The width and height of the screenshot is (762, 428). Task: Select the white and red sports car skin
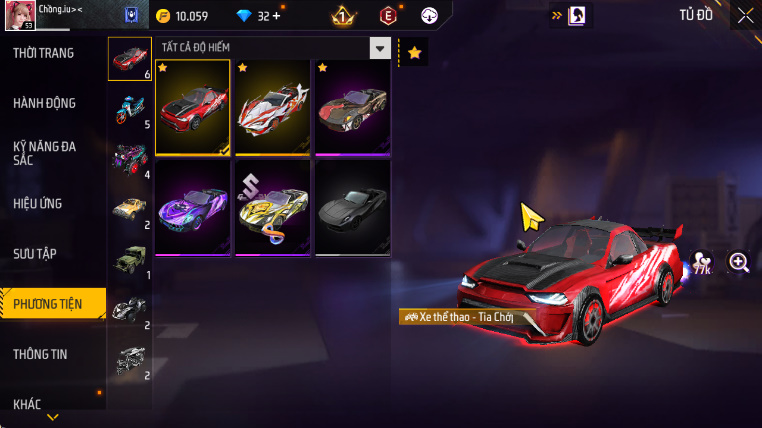[x=273, y=108]
